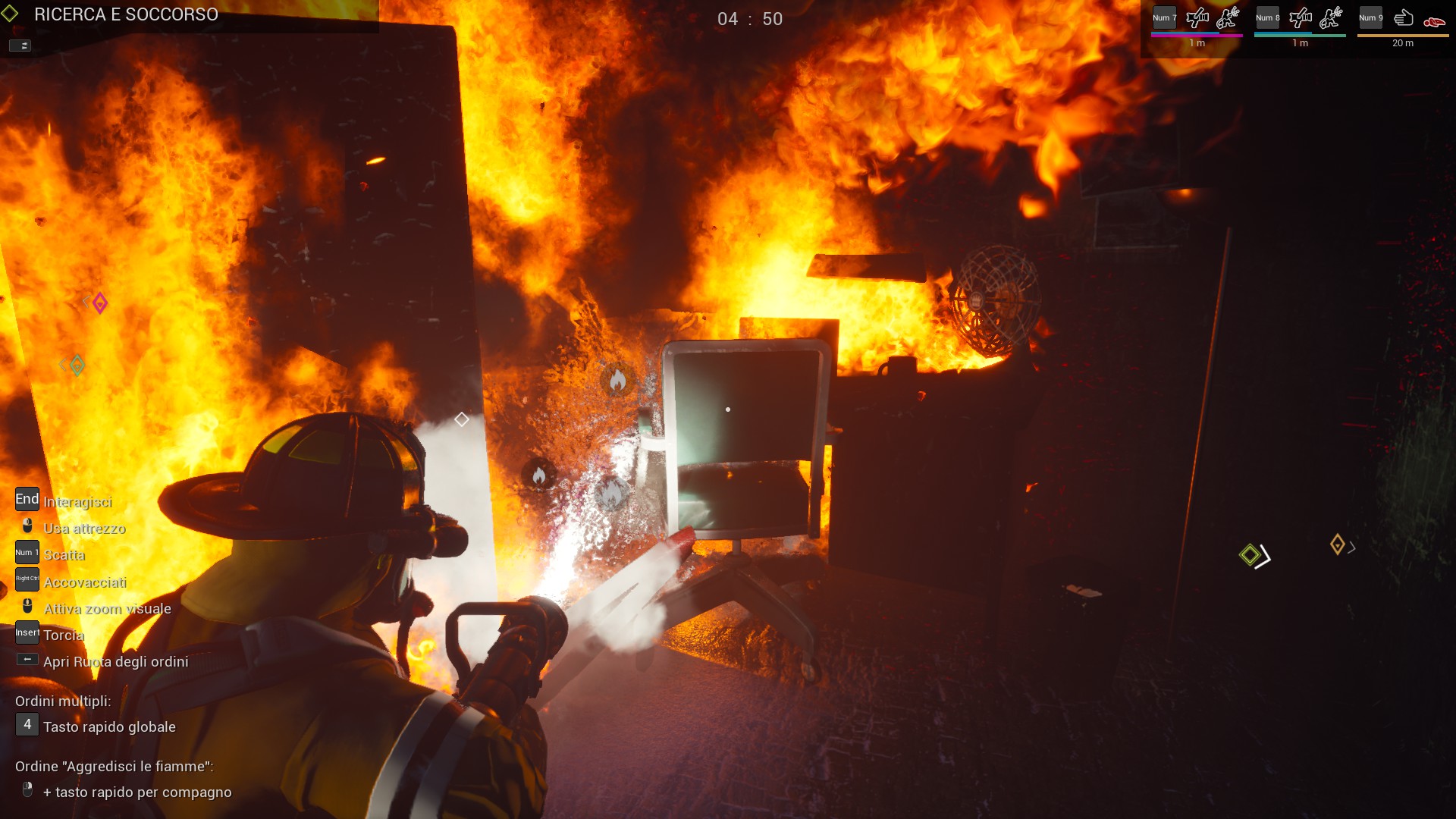Click Tasto rapido globale under Ordini multipli
The width and height of the screenshot is (1456, 819).
(109, 726)
